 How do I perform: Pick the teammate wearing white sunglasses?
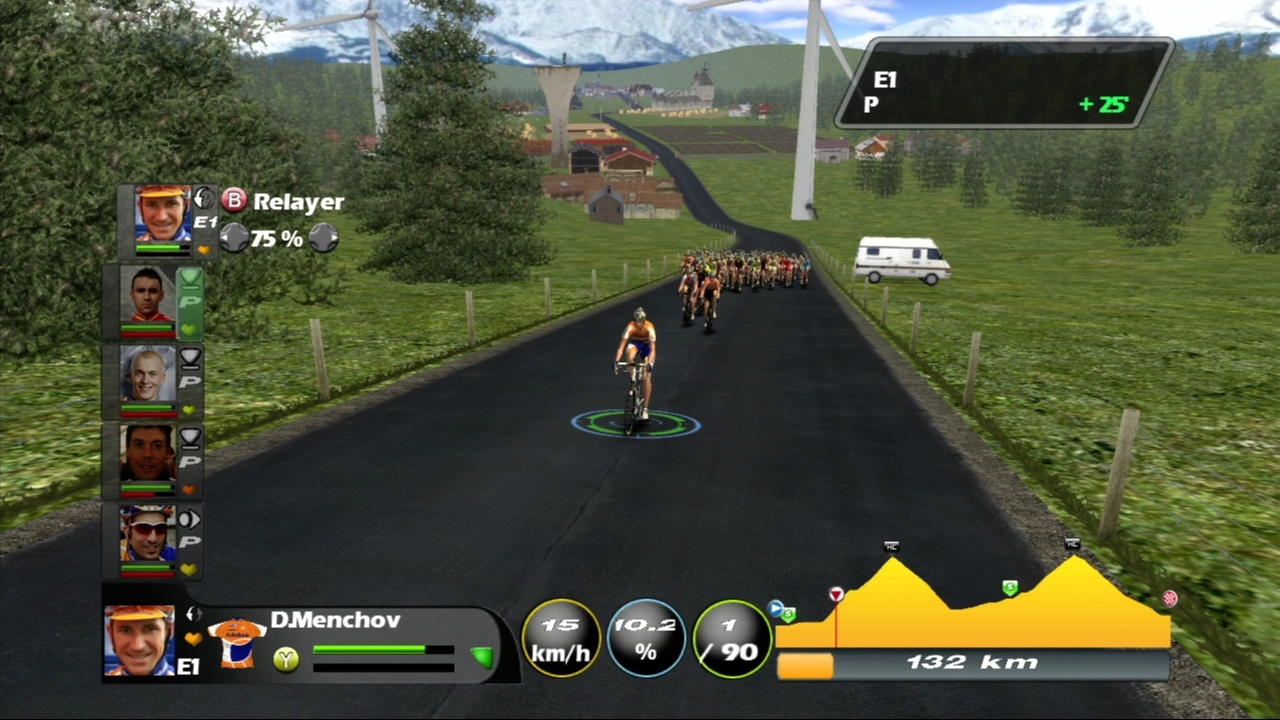tap(148, 535)
